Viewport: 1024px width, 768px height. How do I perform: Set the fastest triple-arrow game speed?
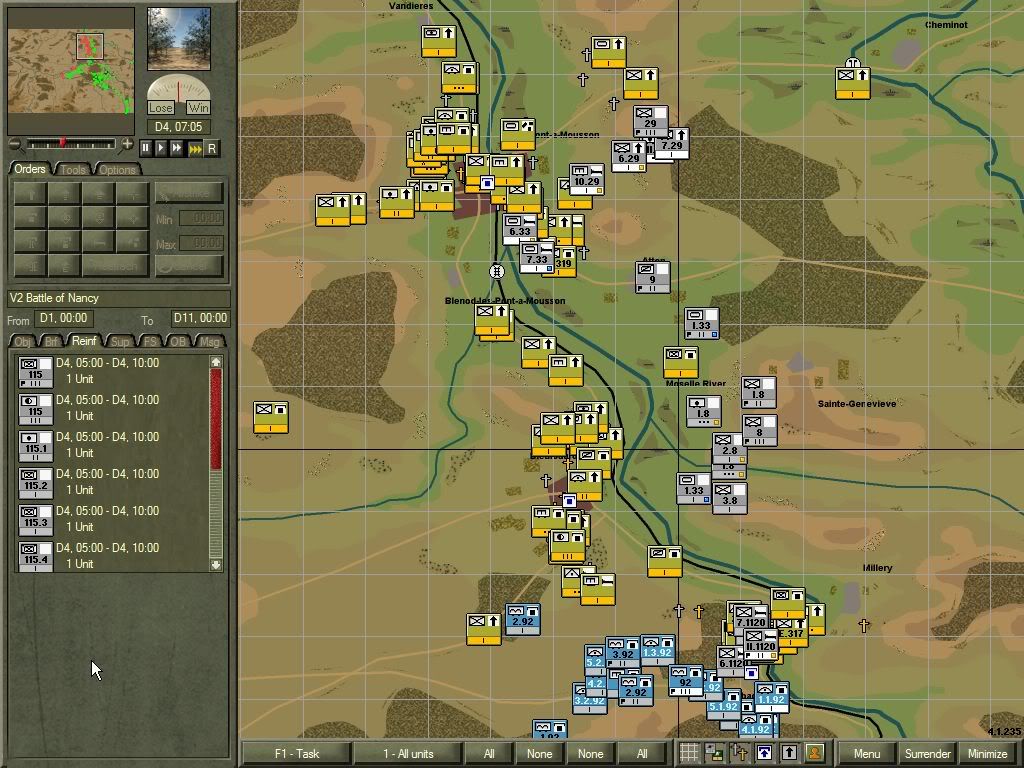195,148
